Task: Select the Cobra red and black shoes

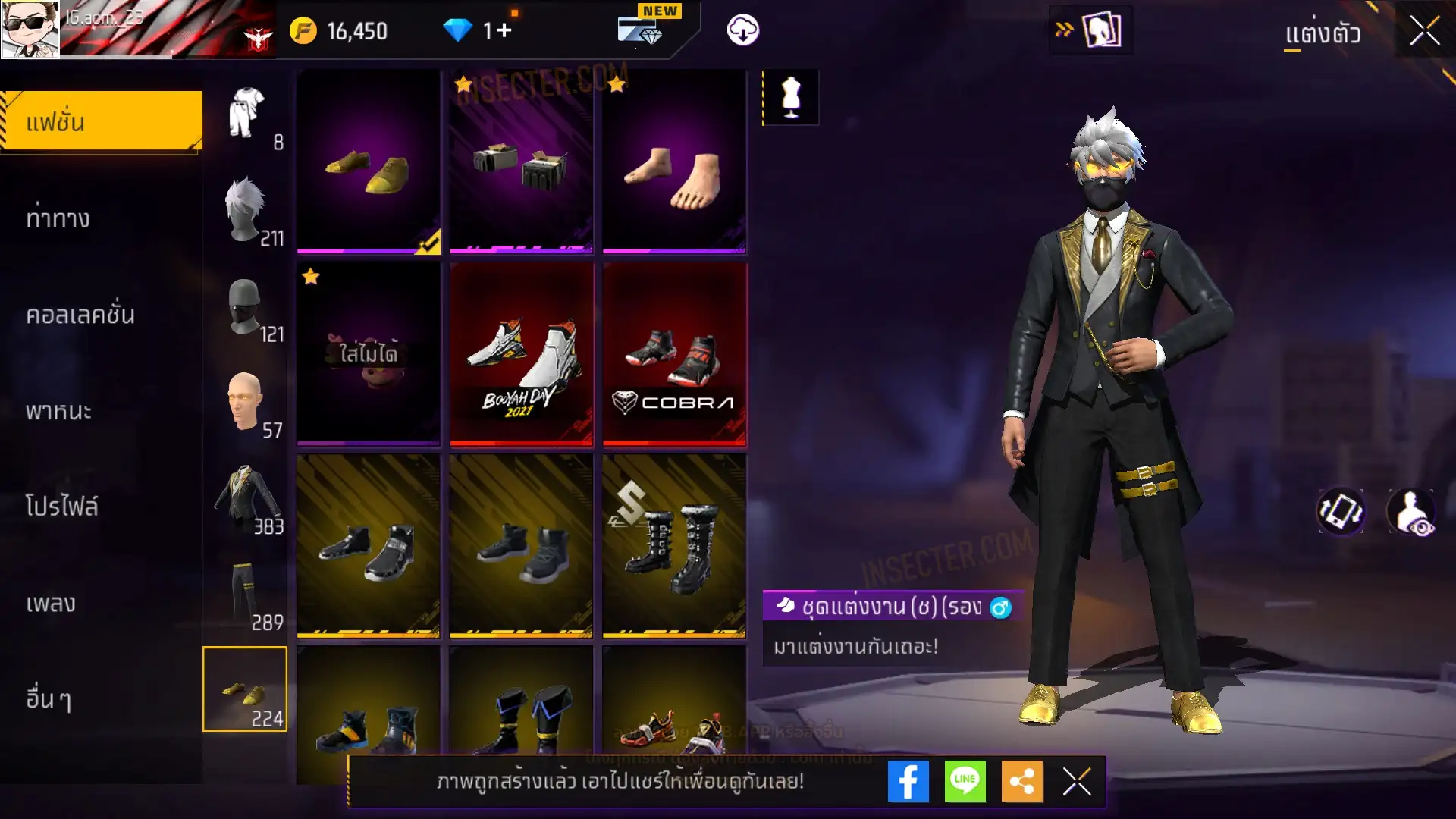Action: pos(674,355)
